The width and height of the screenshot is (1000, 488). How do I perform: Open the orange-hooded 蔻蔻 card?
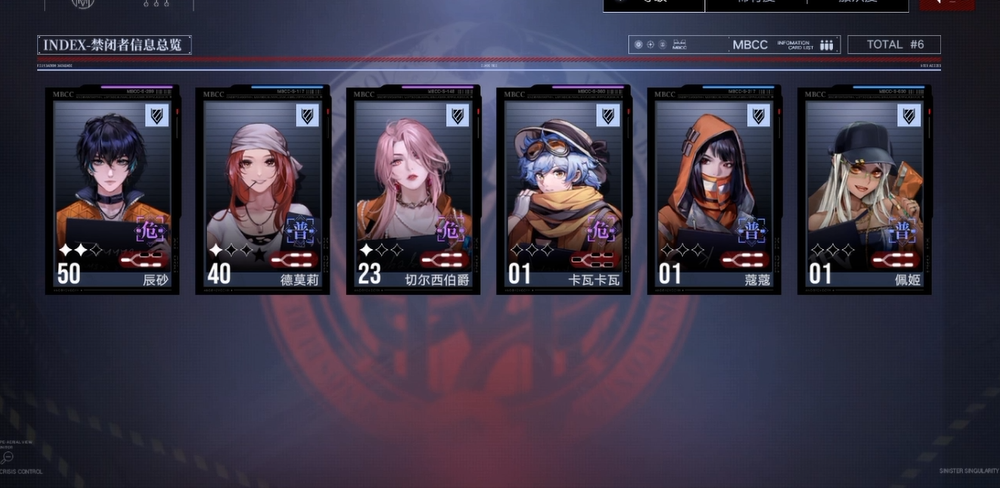714,190
